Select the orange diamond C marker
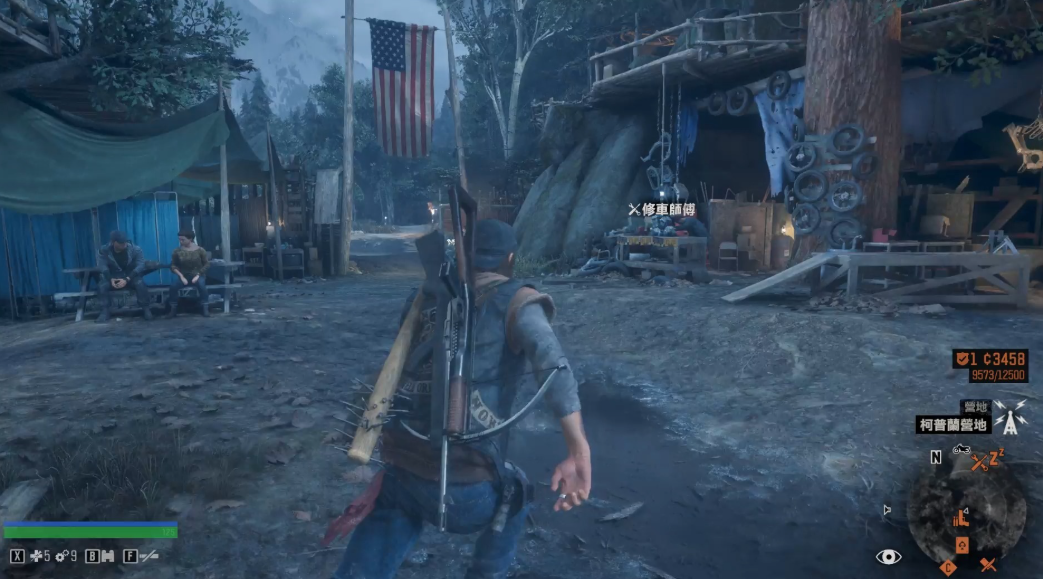 pyautogui.click(x=949, y=567)
